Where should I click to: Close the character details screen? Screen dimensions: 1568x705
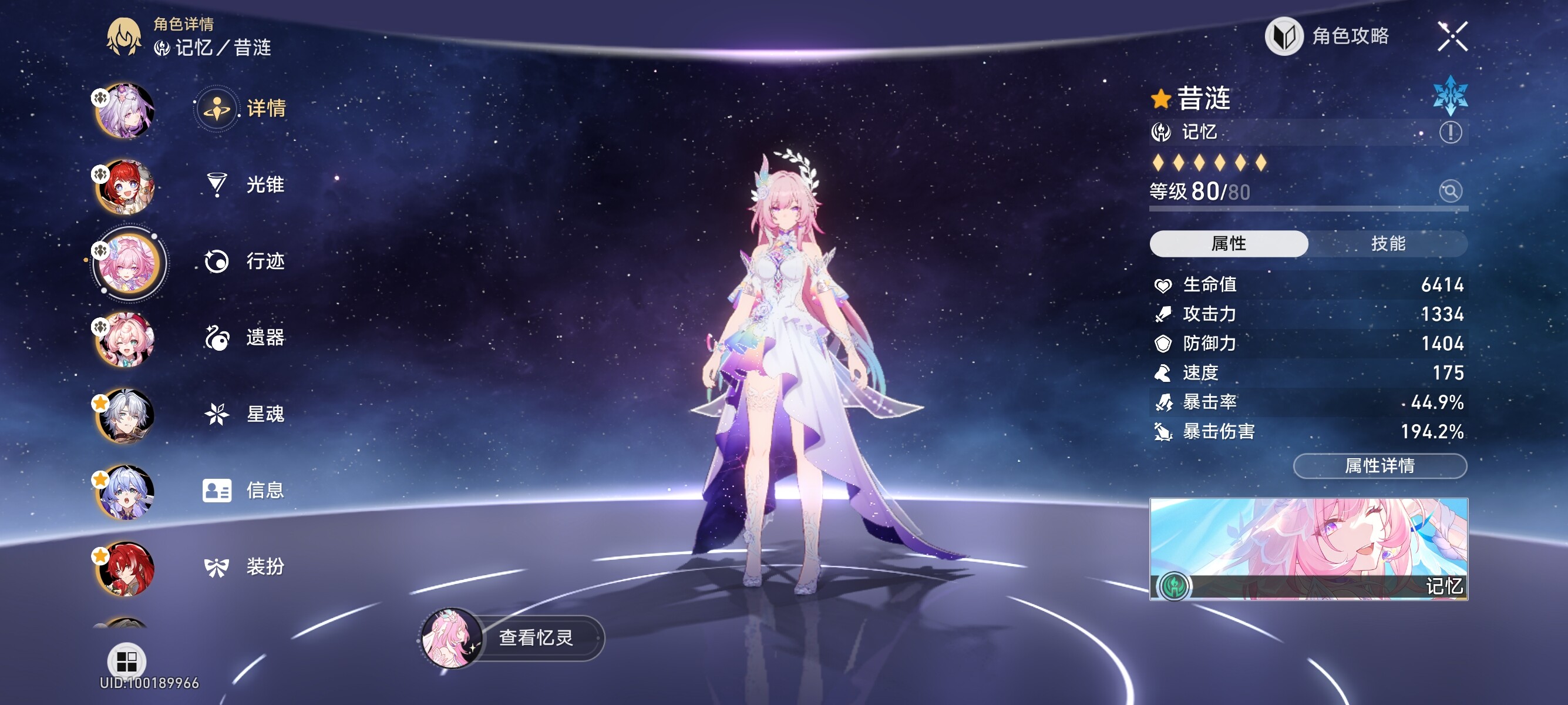1452,36
